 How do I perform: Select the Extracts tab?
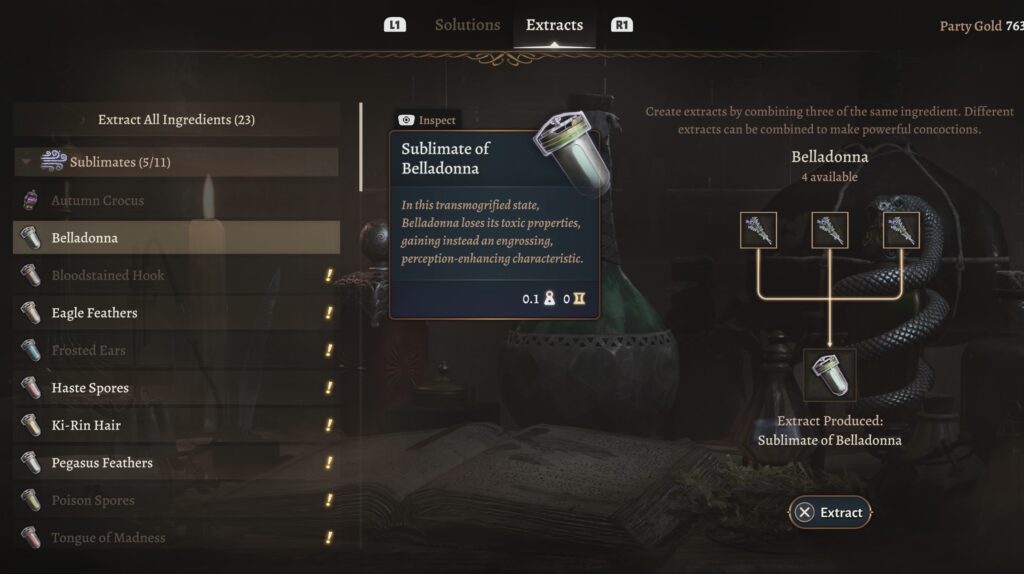(x=554, y=25)
